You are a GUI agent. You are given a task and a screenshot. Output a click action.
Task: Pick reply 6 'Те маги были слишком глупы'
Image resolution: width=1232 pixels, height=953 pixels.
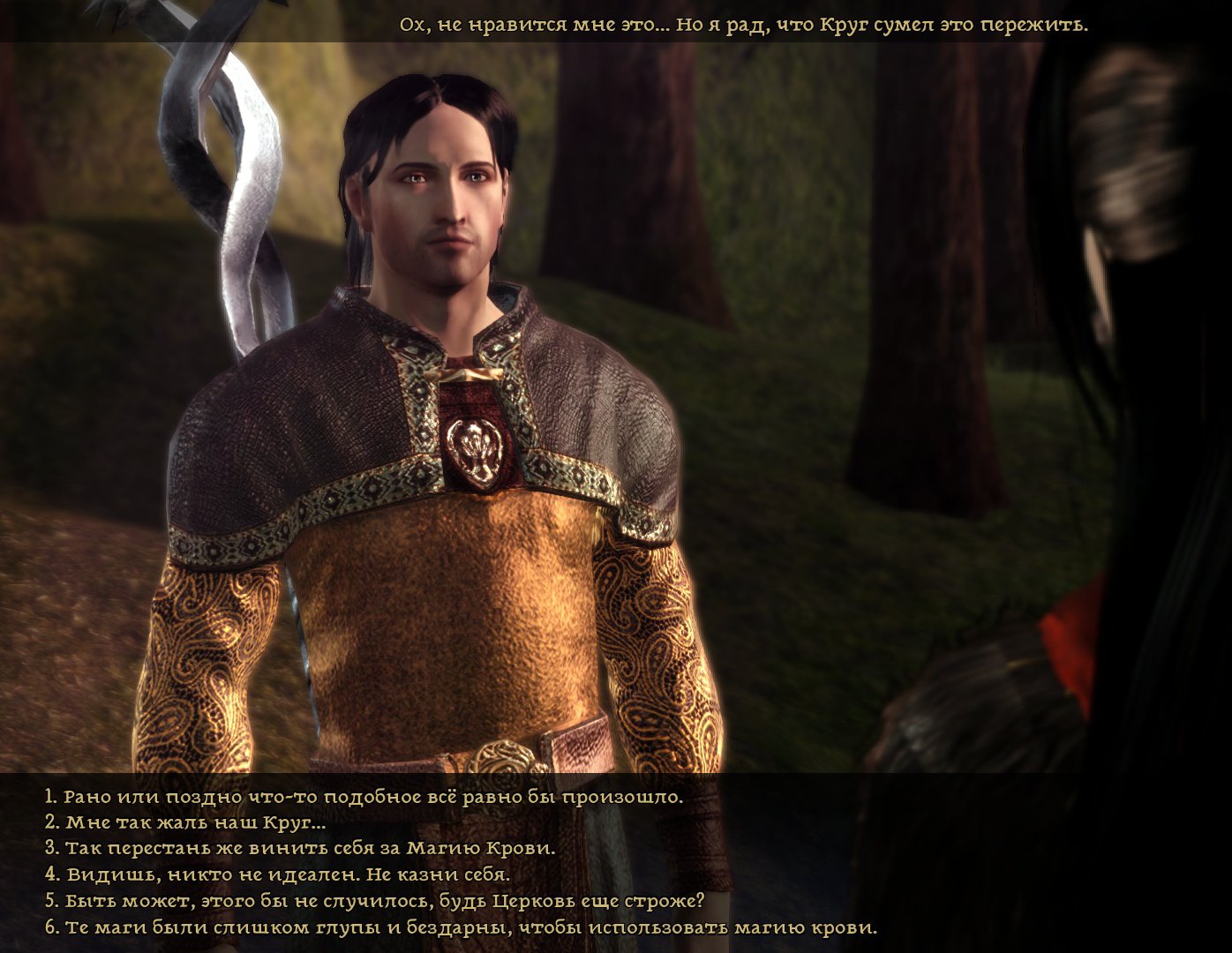pos(461,928)
